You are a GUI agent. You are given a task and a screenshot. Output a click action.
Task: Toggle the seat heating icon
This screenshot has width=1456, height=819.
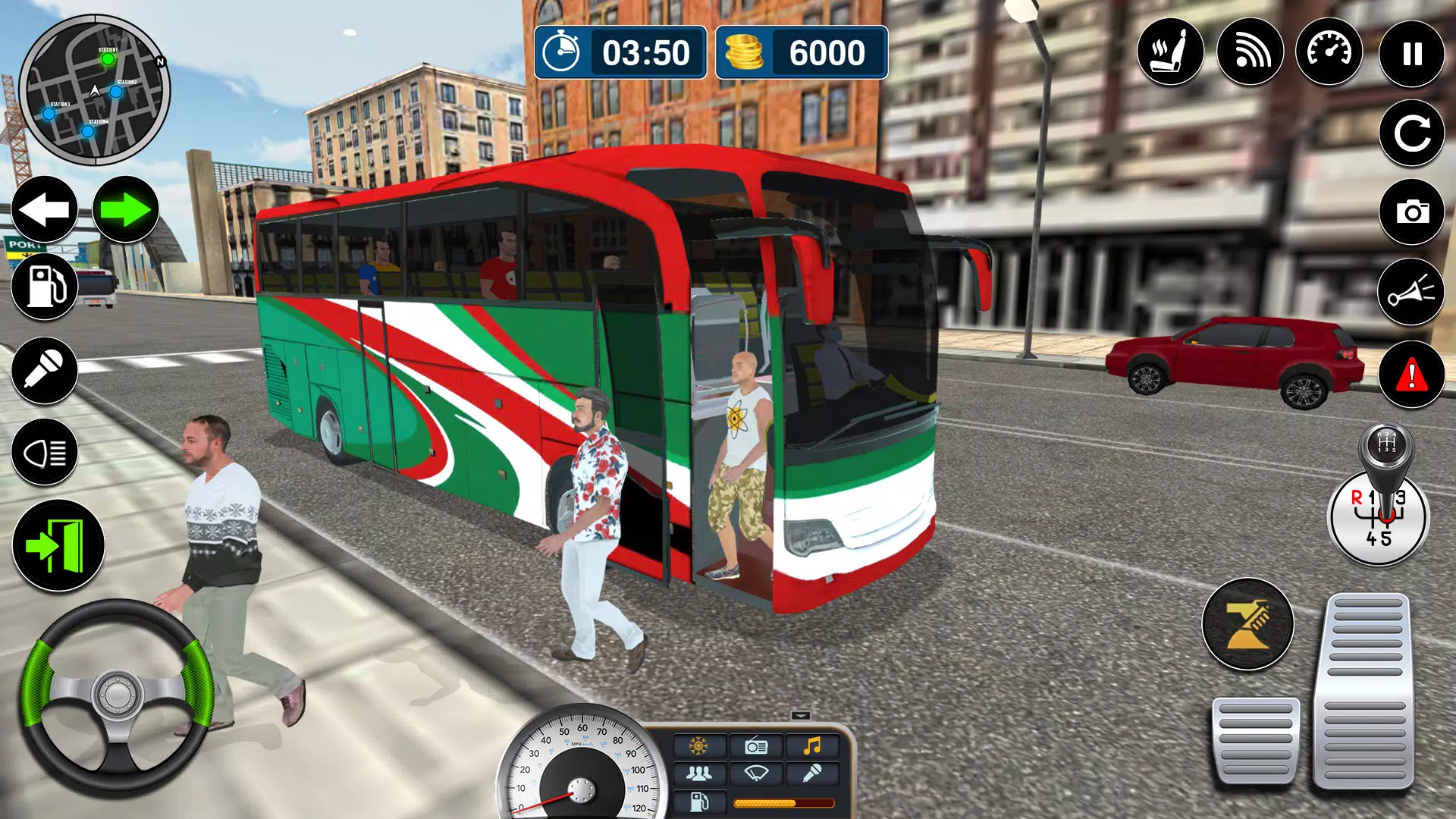click(1170, 52)
